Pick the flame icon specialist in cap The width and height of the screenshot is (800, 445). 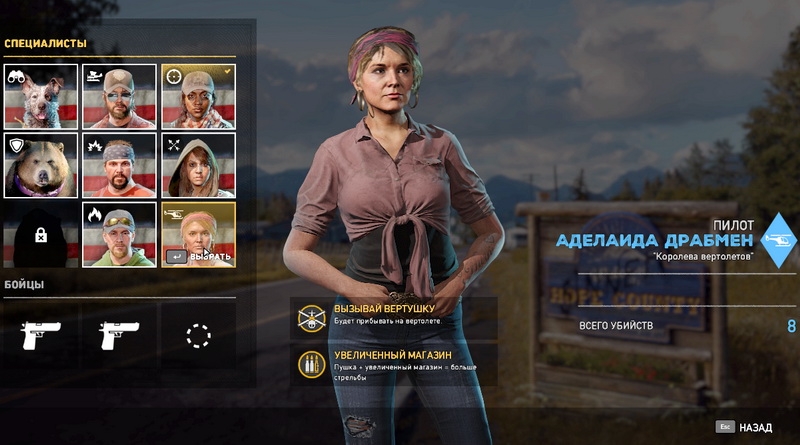[119, 234]
